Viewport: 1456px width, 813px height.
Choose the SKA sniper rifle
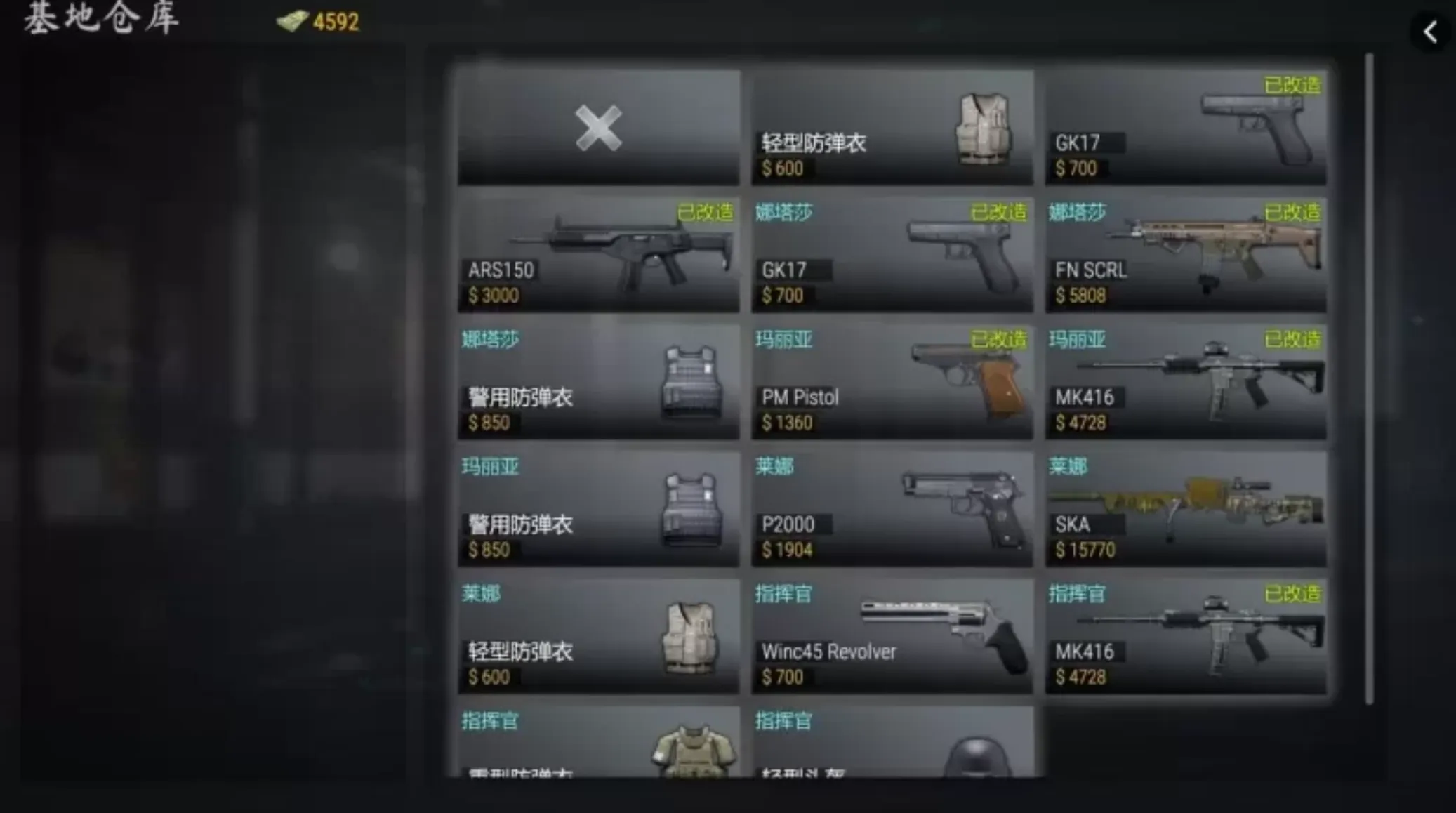pos(1185,509)
